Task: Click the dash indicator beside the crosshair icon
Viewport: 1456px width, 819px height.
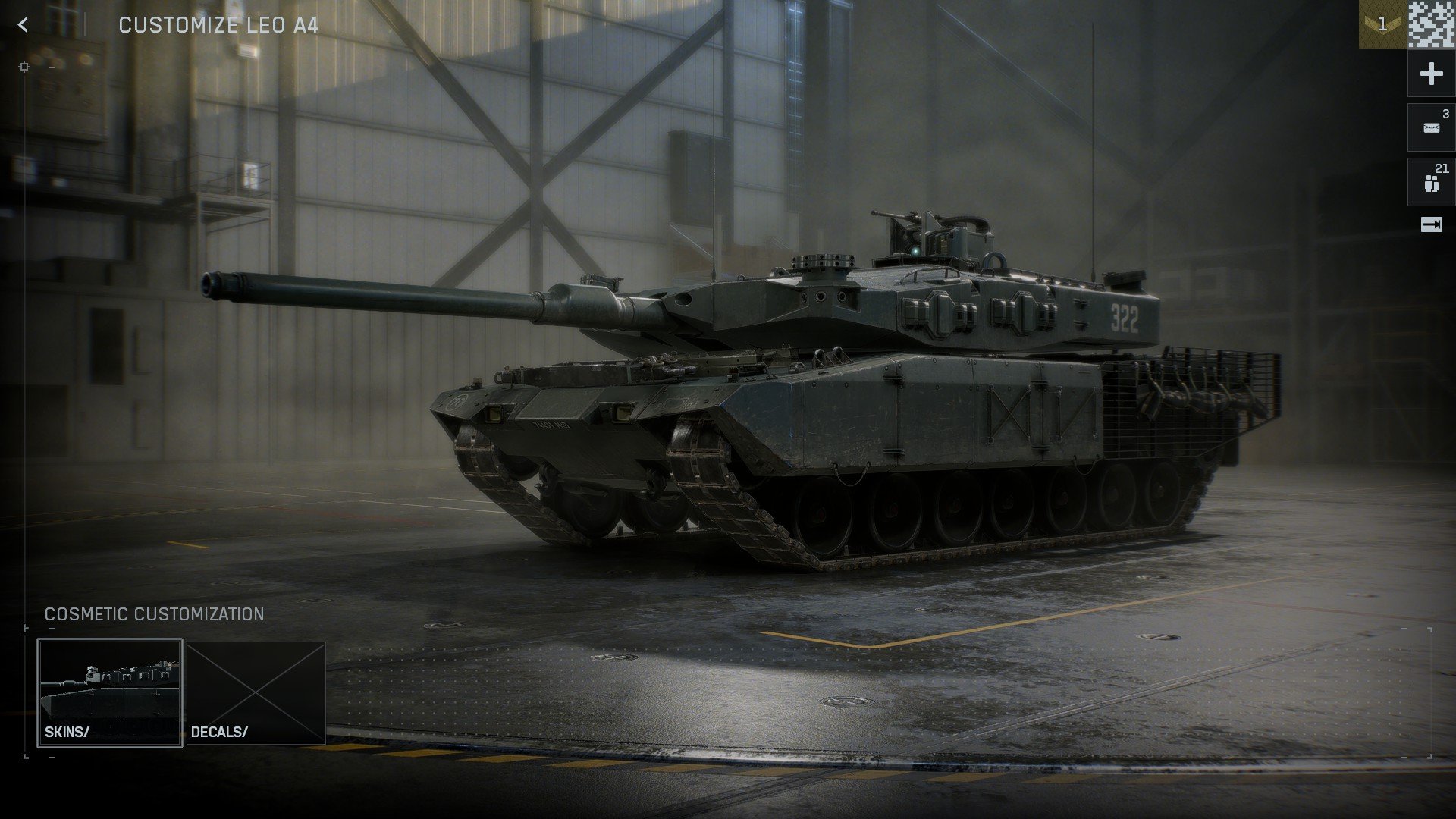Action: [x=51, y=67]
